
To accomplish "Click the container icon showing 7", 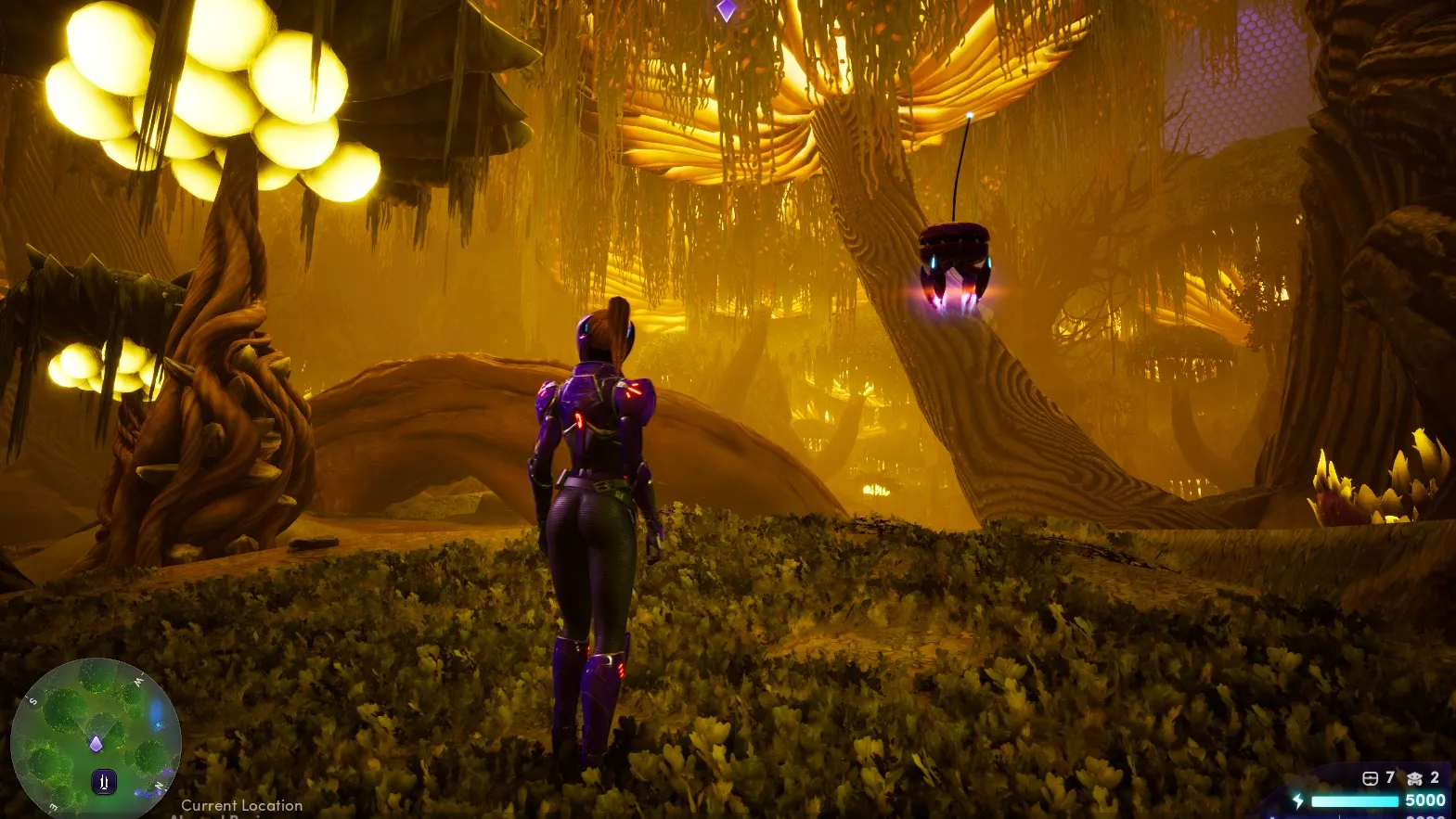I will (1370, 778).
